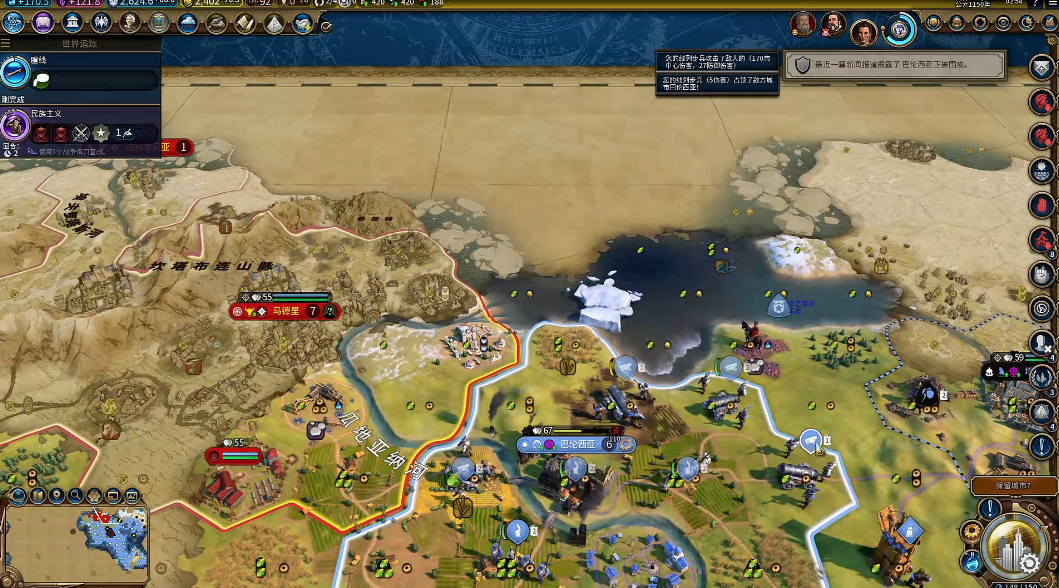This screenshot has width=1059, height=588.
Task: Activate the map pin button
Action: click(x=57, y=495)
